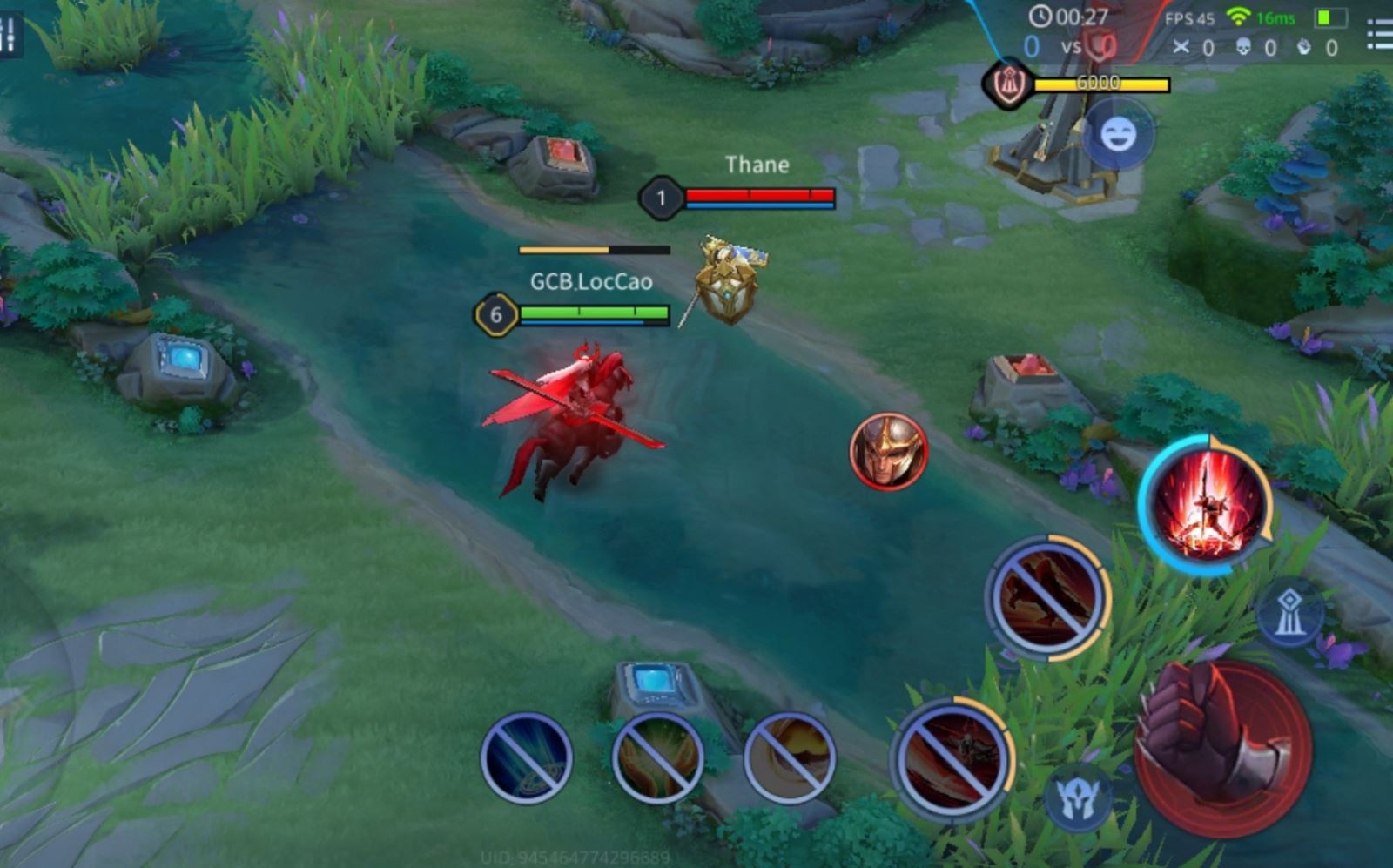Tap the red fist basic attack button
This screenshot has width=1393, height=868.
1222,745
